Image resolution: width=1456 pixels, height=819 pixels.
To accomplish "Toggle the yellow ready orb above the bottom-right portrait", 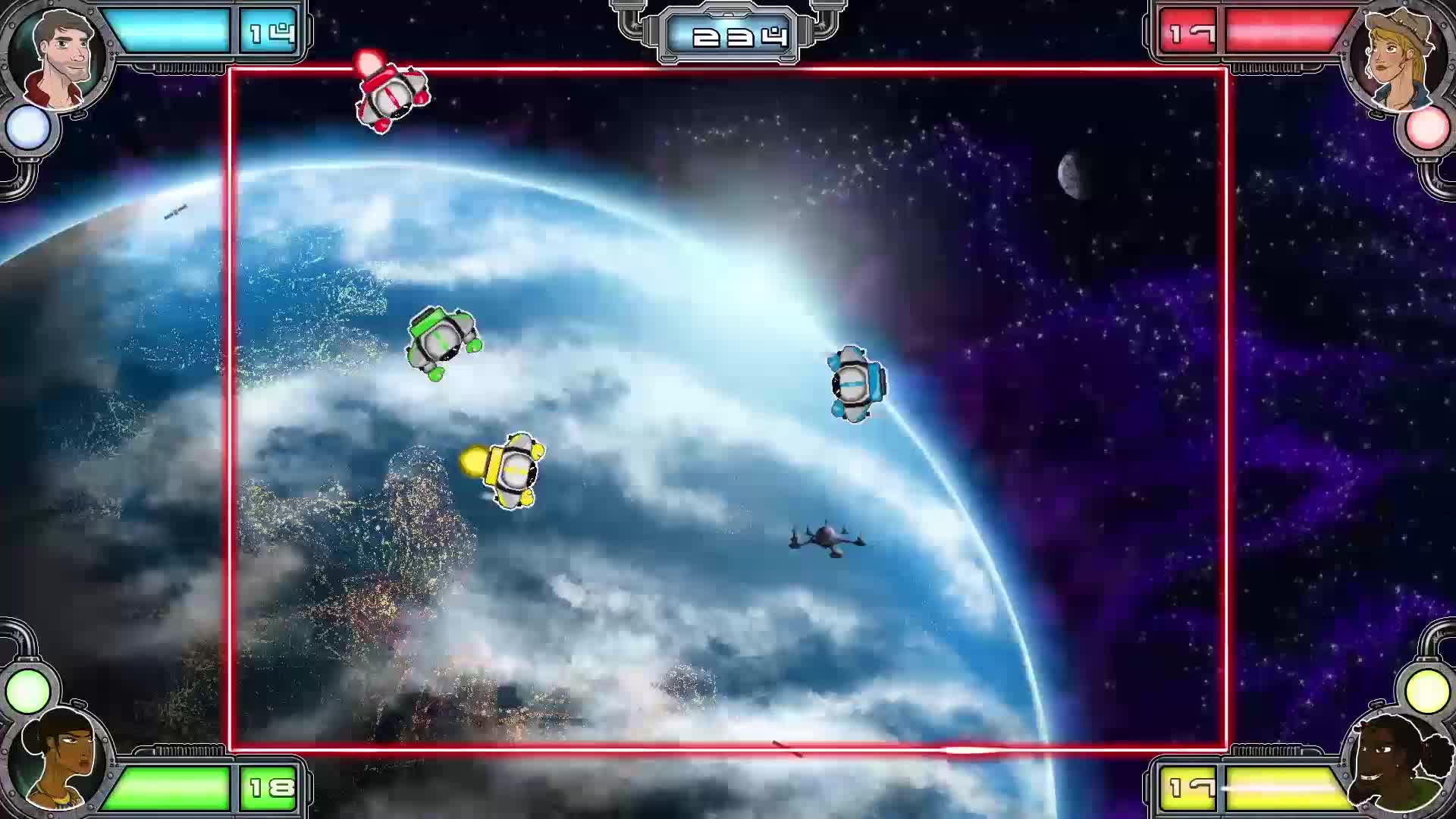I will 1429,689.
